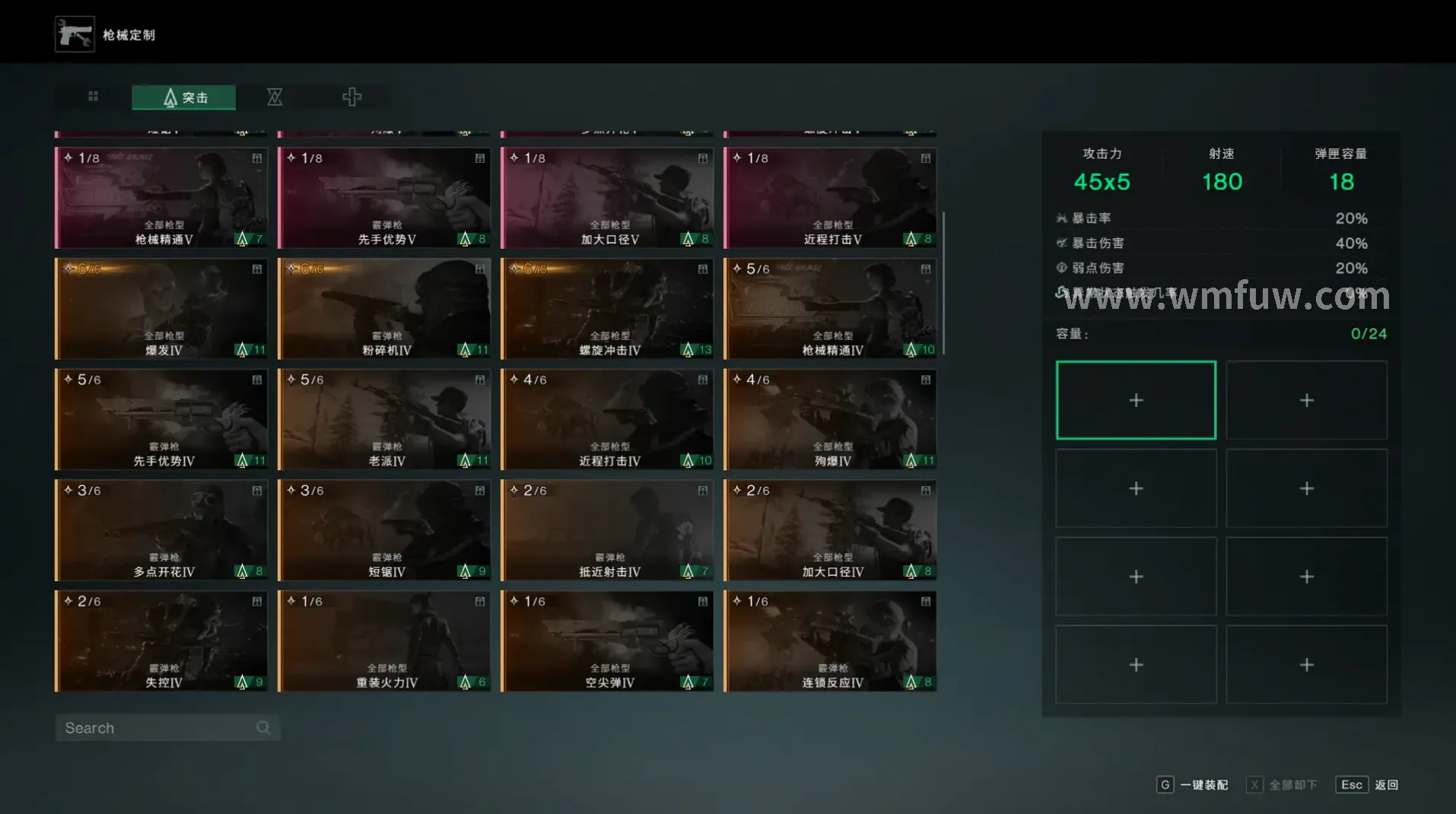This screenshot has width=1456, height=814.
Task: Select the 抵近射击IV mod card
Action: 607,530
